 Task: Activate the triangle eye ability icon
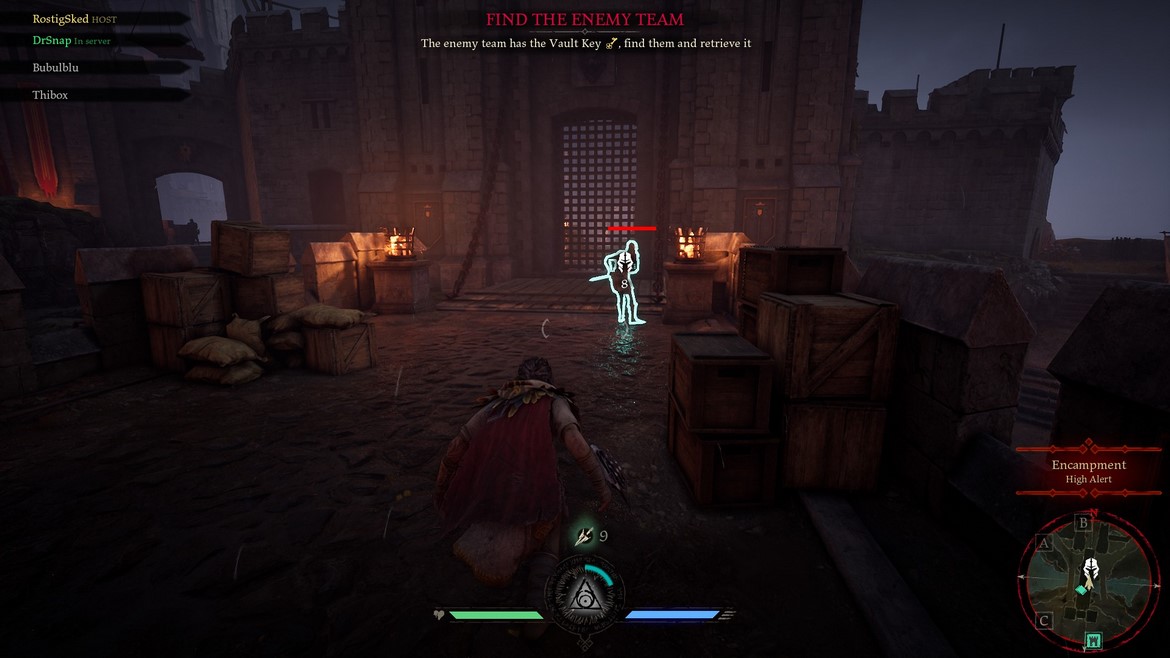pyautogui.click(x=585, y=598)
